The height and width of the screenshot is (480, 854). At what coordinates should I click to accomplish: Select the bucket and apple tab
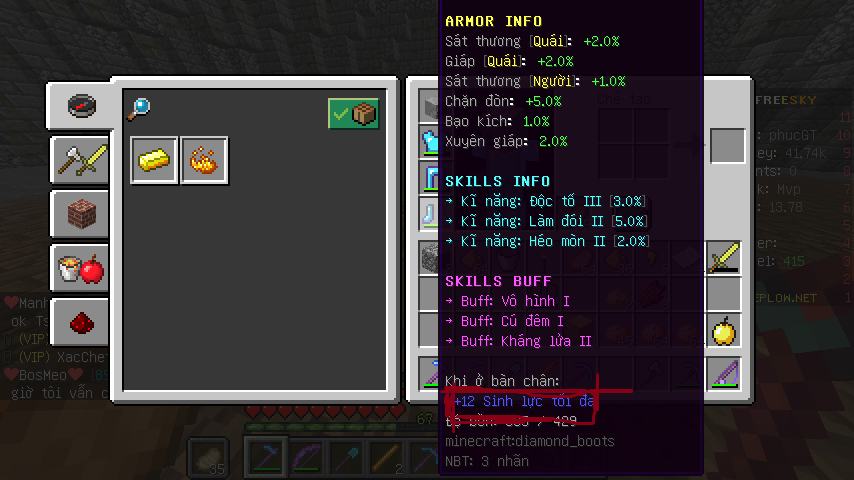pyautogui.click(x=81, y=267)
